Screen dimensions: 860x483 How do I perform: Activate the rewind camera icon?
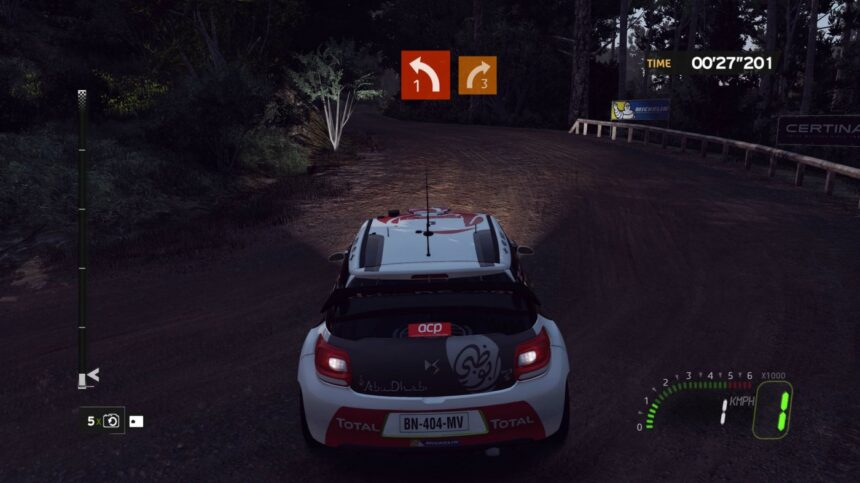111,421
